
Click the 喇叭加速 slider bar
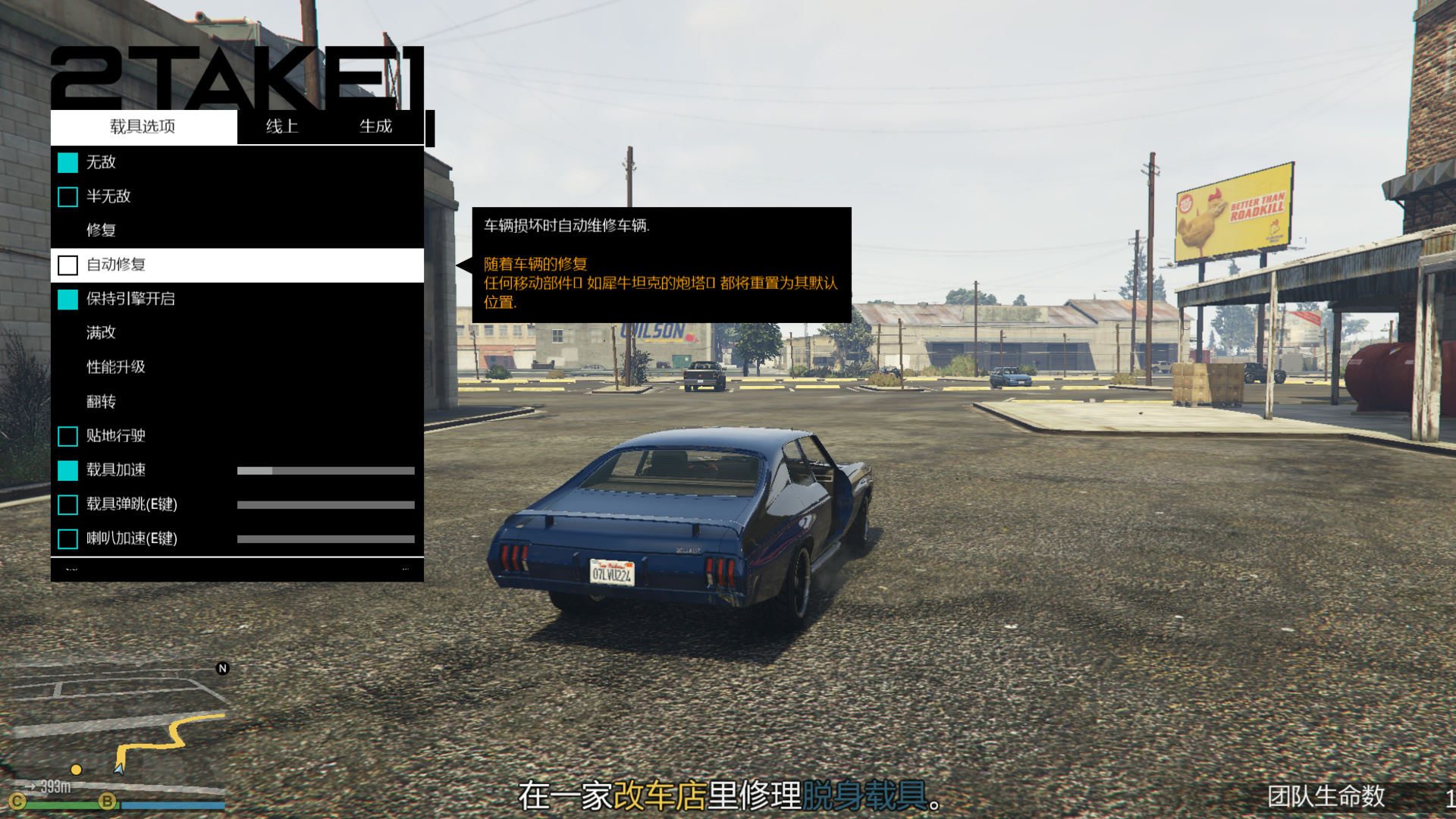tap(325, 539)
